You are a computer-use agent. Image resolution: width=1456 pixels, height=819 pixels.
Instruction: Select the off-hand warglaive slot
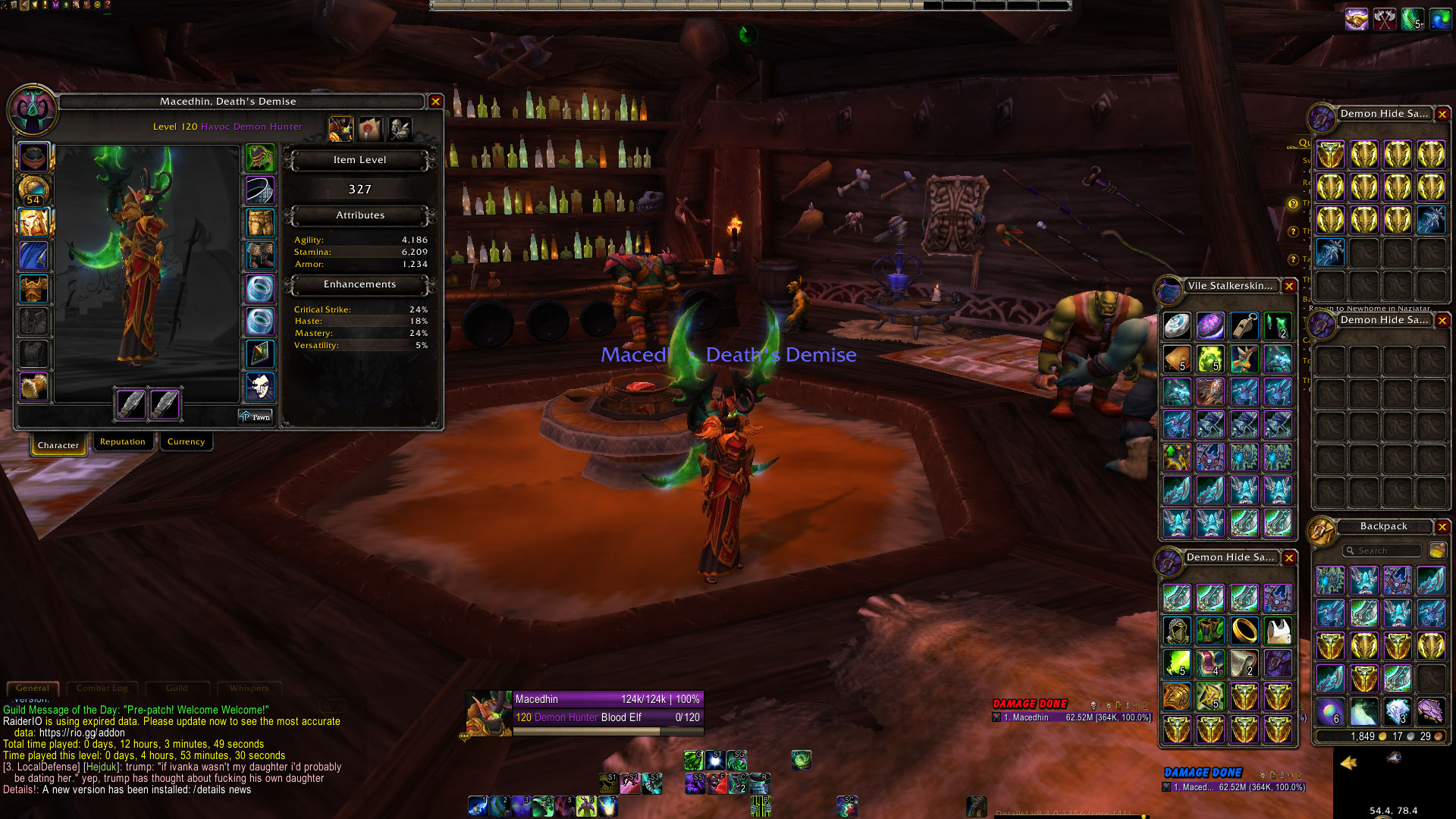tap(165, 403)
